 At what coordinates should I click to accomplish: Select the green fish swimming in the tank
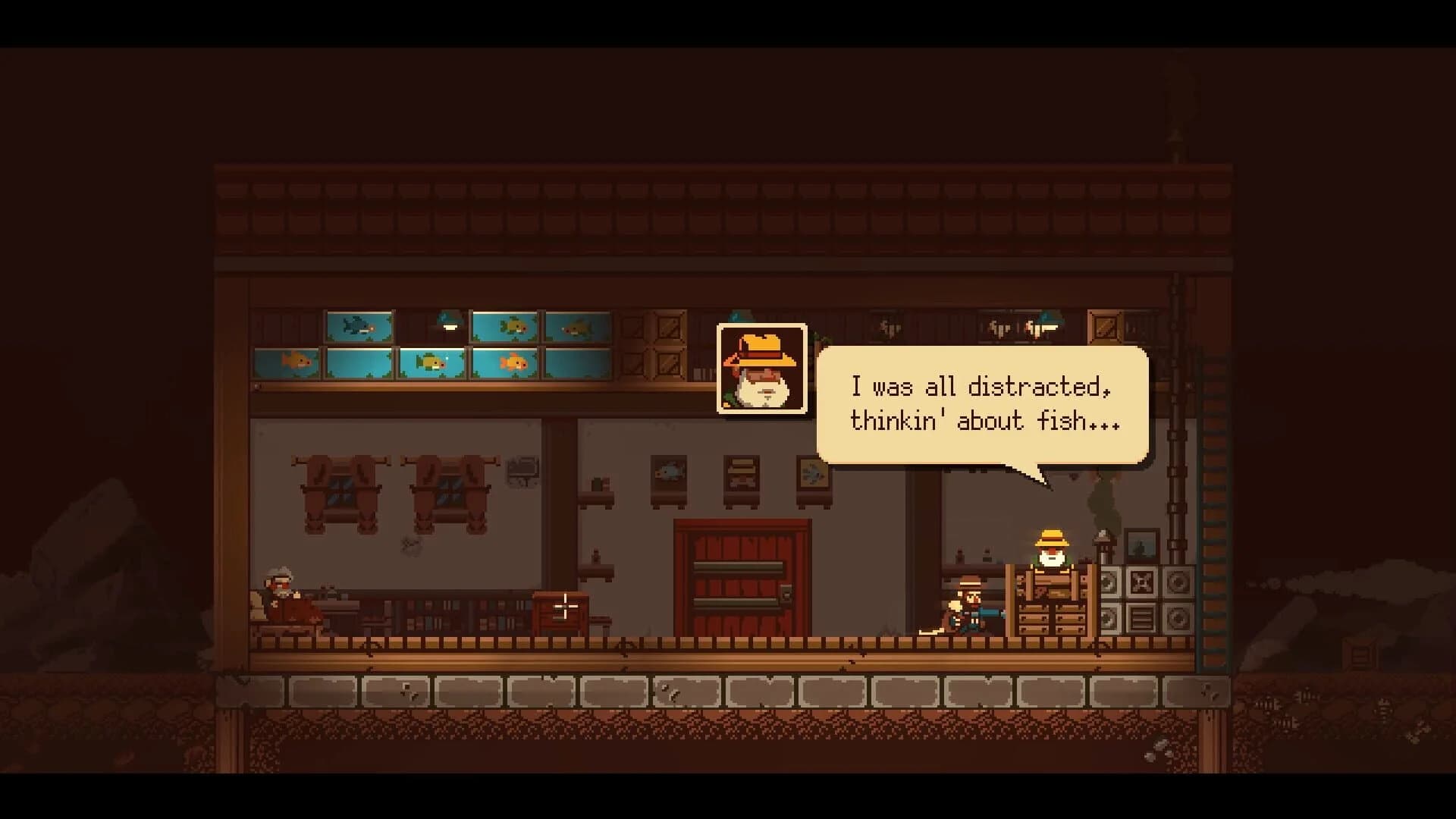click(431, 362)
